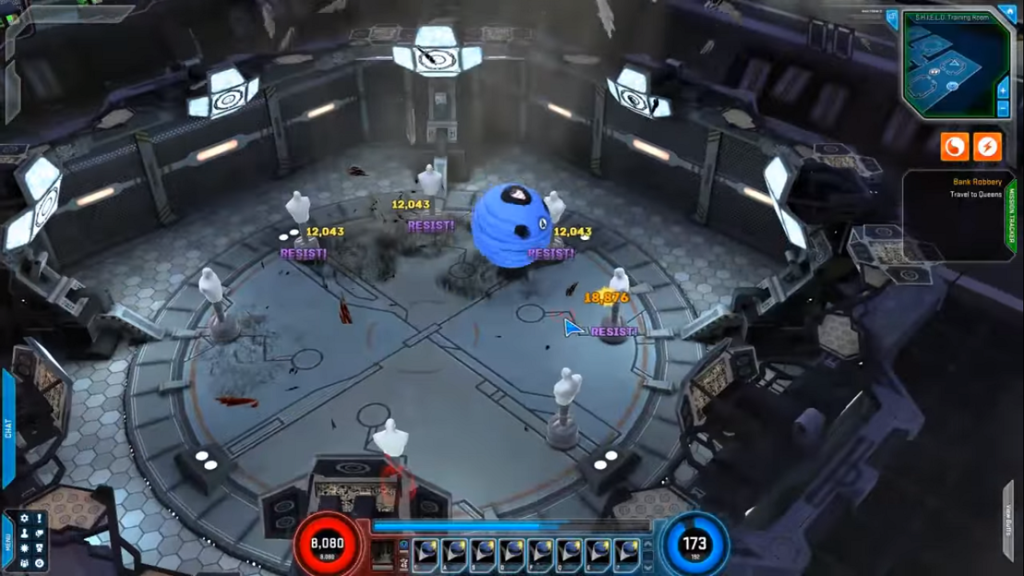Activate the orange lightning bolt button
Screen dimensions: 1024x576
[987, 147]
